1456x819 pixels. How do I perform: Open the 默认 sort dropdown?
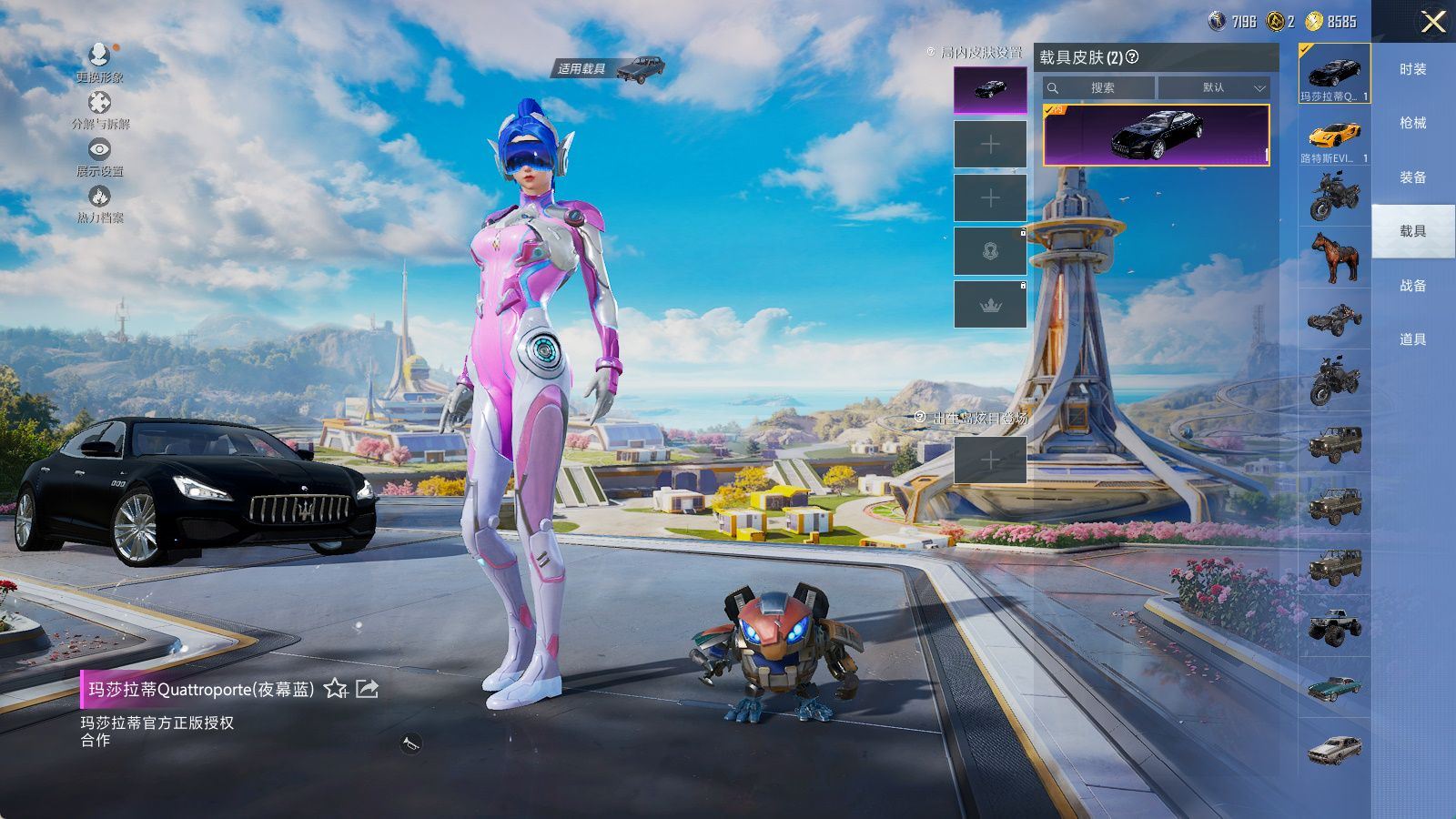click(x=1214, y=88)
